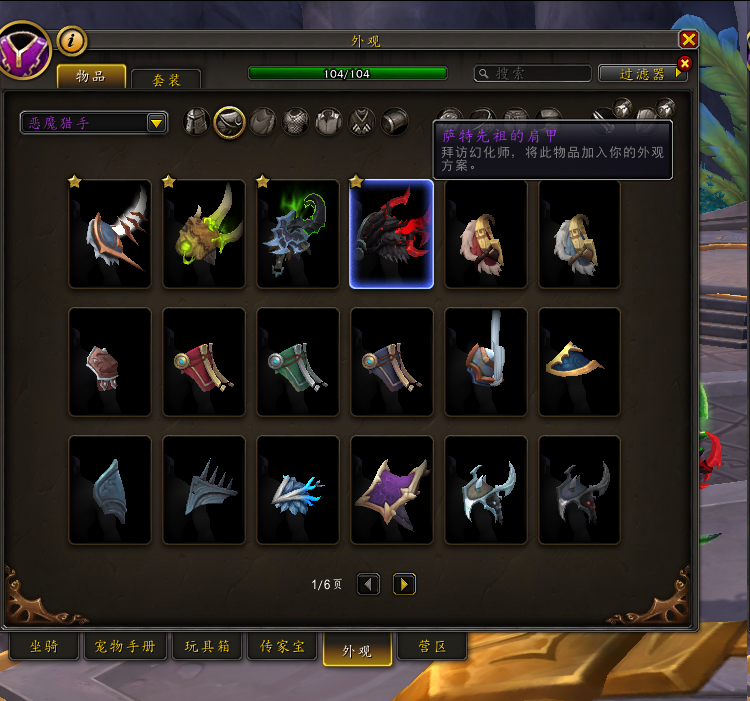This screenshot has width=750, height=701.
Task: Click the round gold info button
Action: click(x=73, y=40)
